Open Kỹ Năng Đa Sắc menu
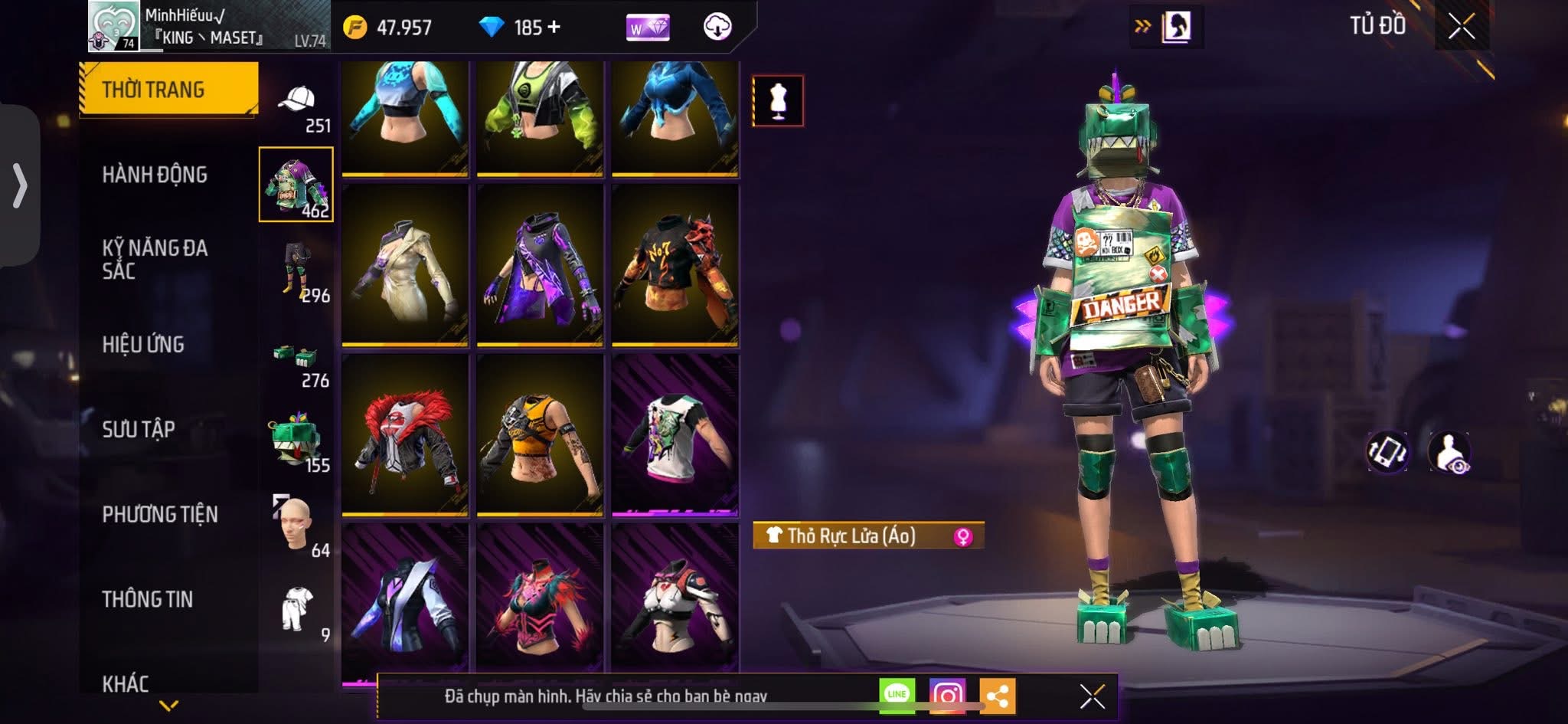 [155, 259]
